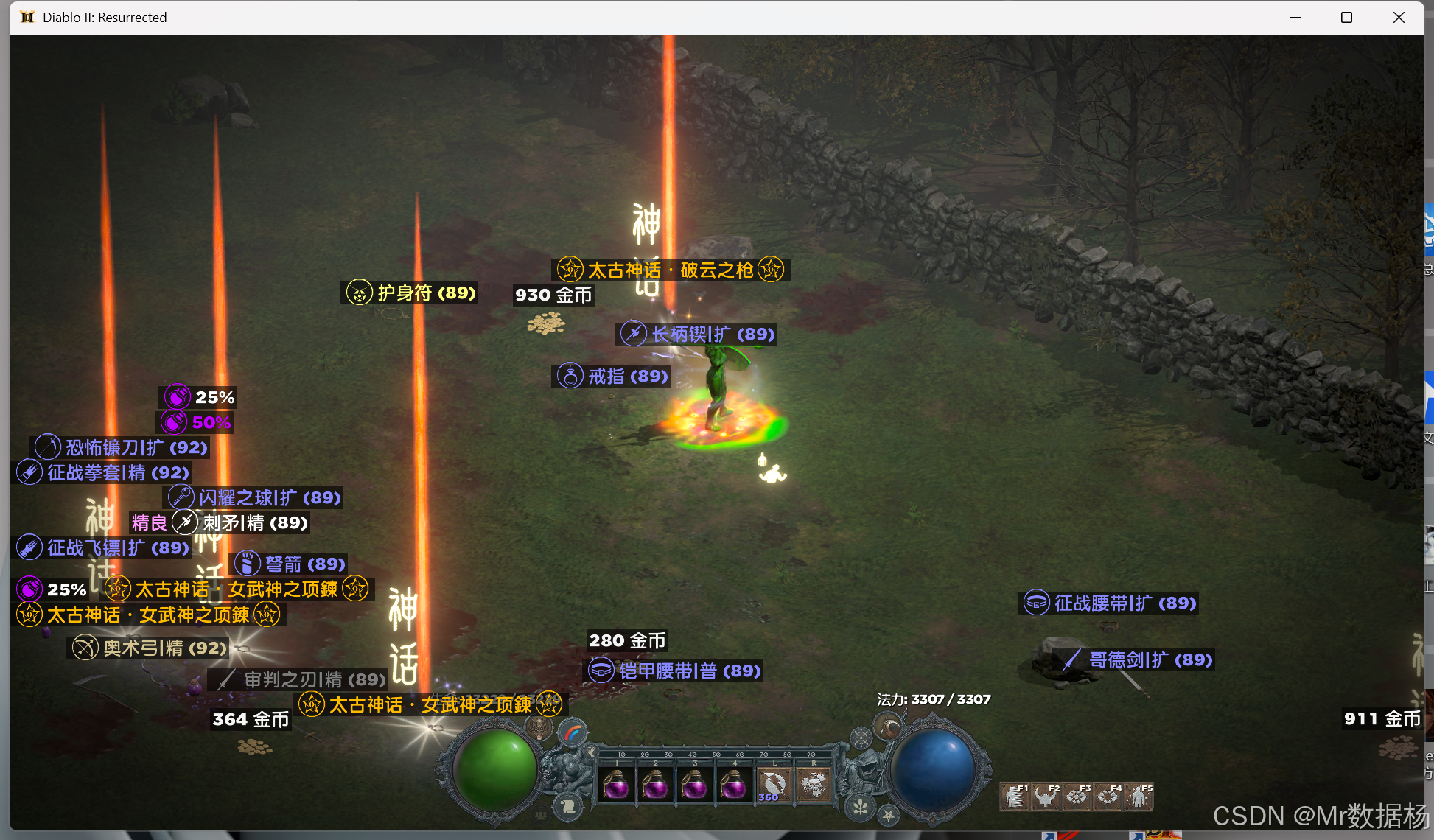Open the ship wheel icon near mana orb
1434x840 pixels.
tap(861, 737)
